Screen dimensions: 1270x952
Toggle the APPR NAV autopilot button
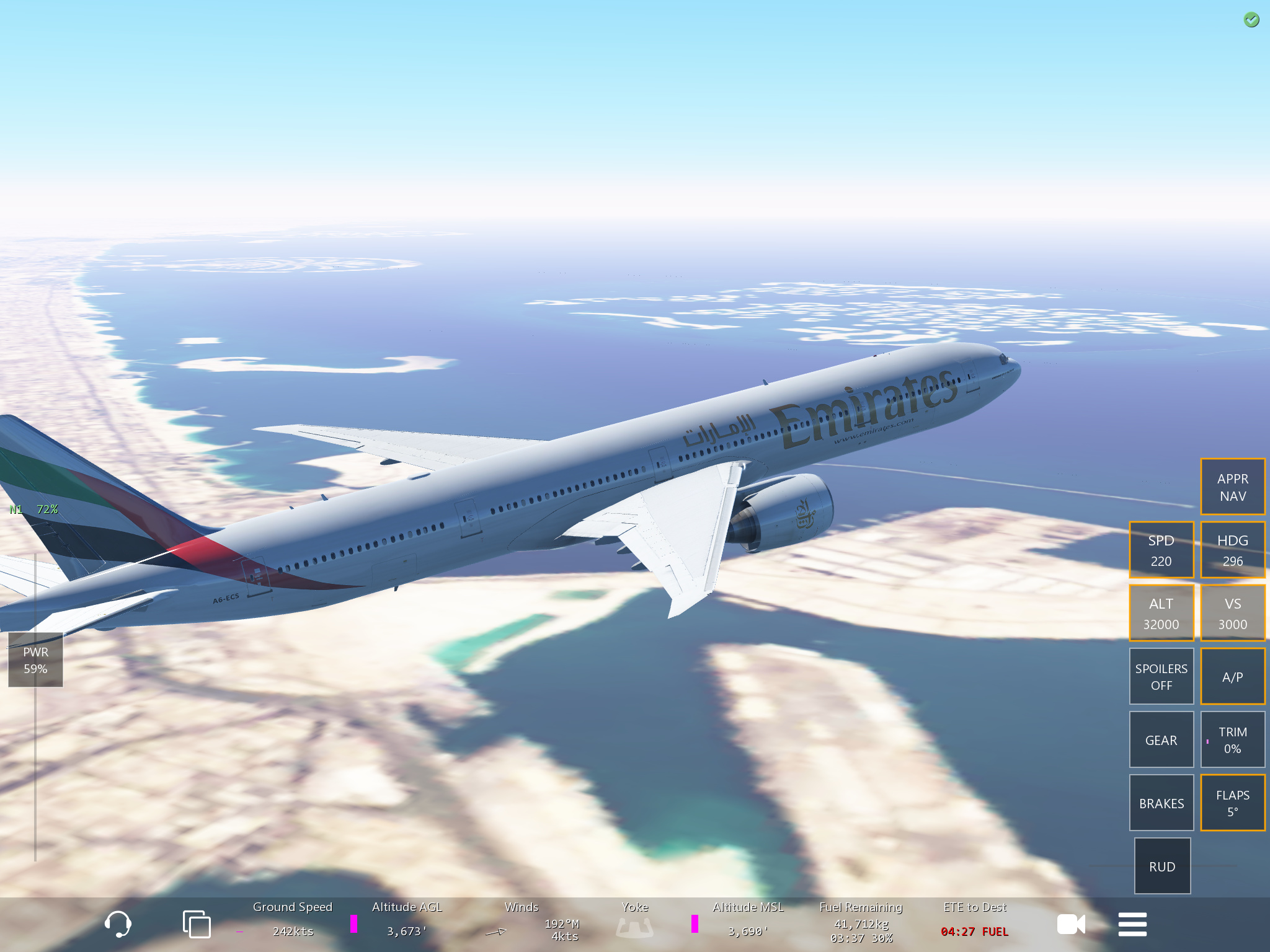coord(1232,487)
